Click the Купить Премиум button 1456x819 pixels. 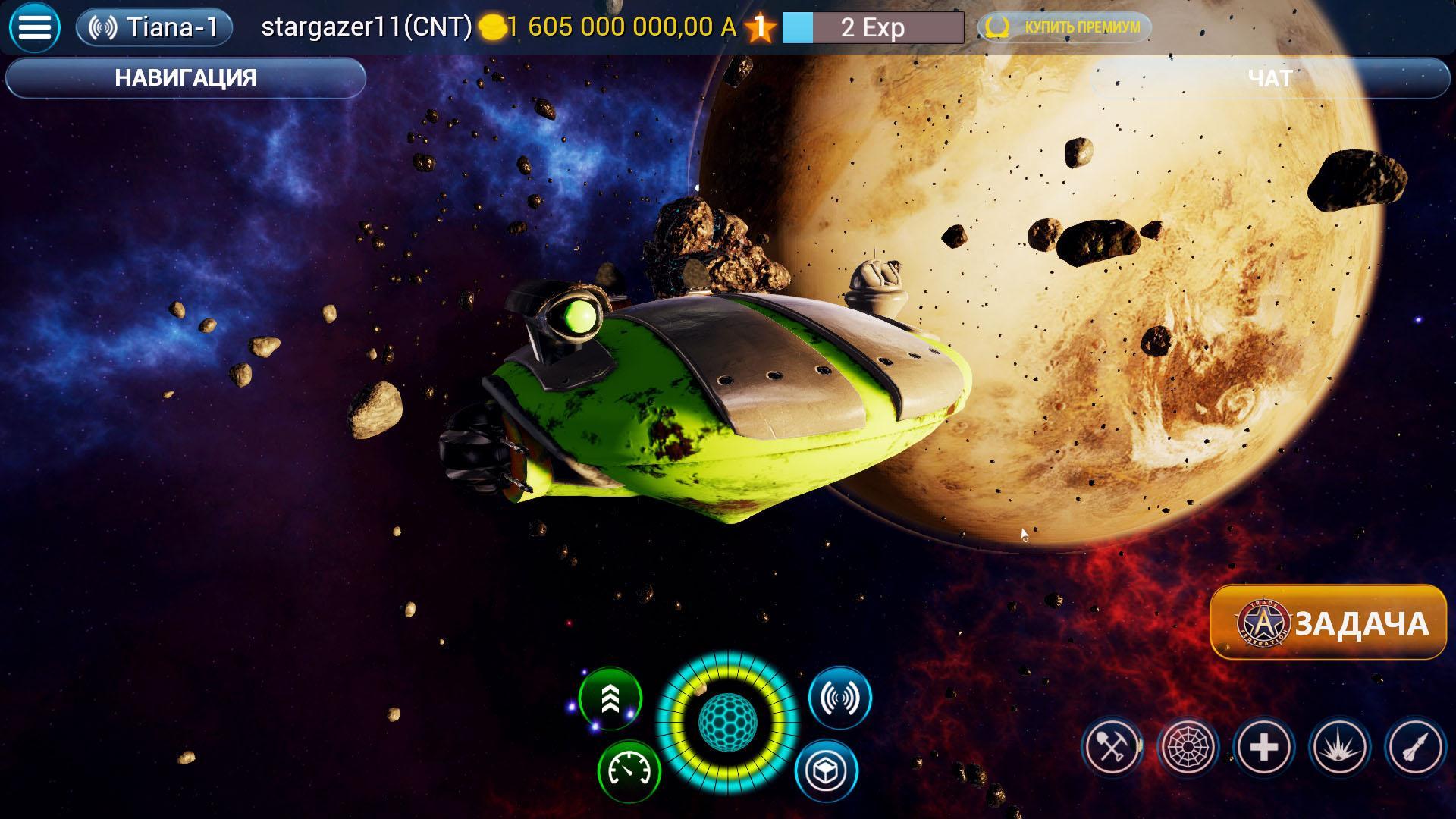point(1065,28)
